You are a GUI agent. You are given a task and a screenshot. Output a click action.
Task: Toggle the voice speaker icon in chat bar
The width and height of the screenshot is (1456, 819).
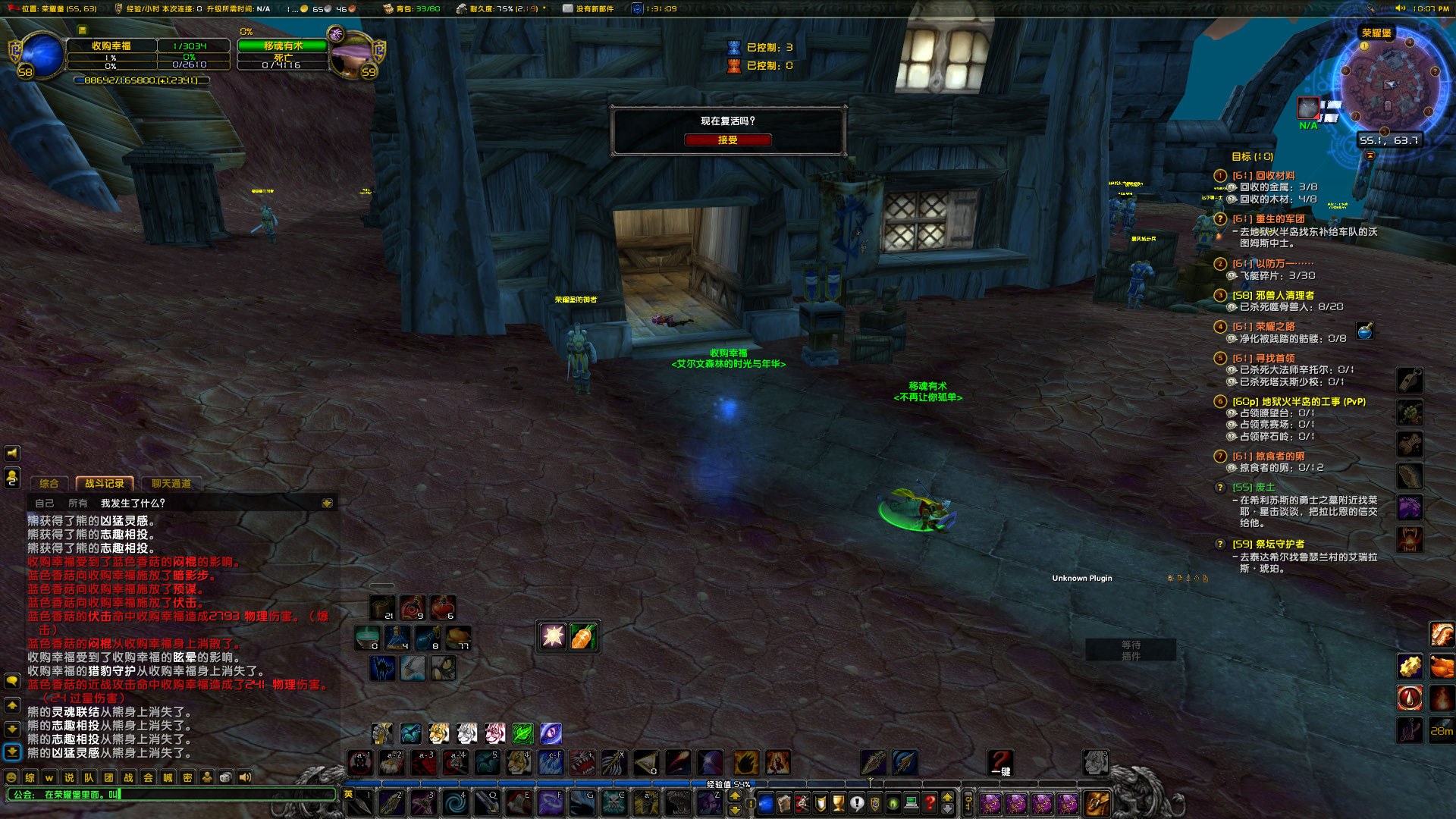[244, 777]
